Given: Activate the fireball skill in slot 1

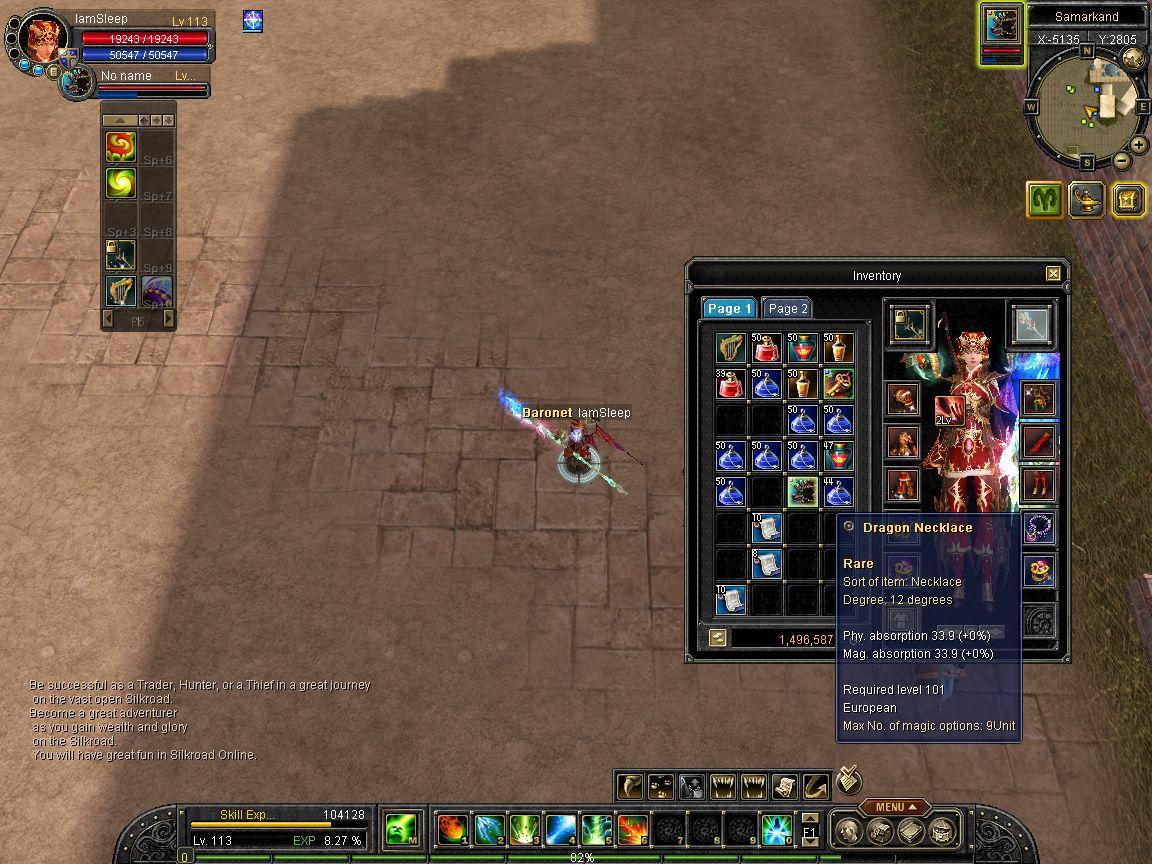Looking at the screenshot, I should [x=453, y=829].
